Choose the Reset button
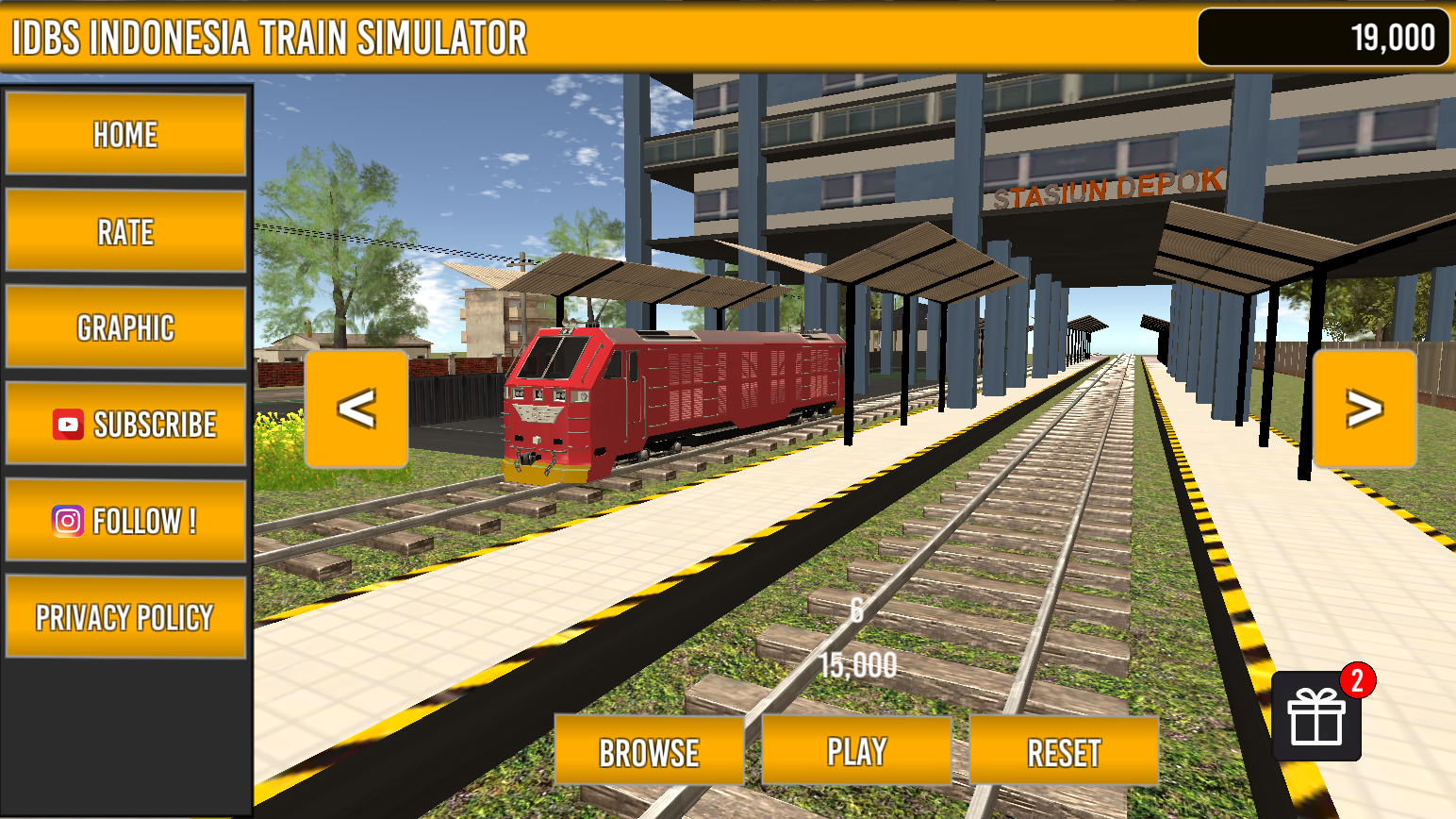Viewport: 1456px width, 819px height. click(1064, 751)
